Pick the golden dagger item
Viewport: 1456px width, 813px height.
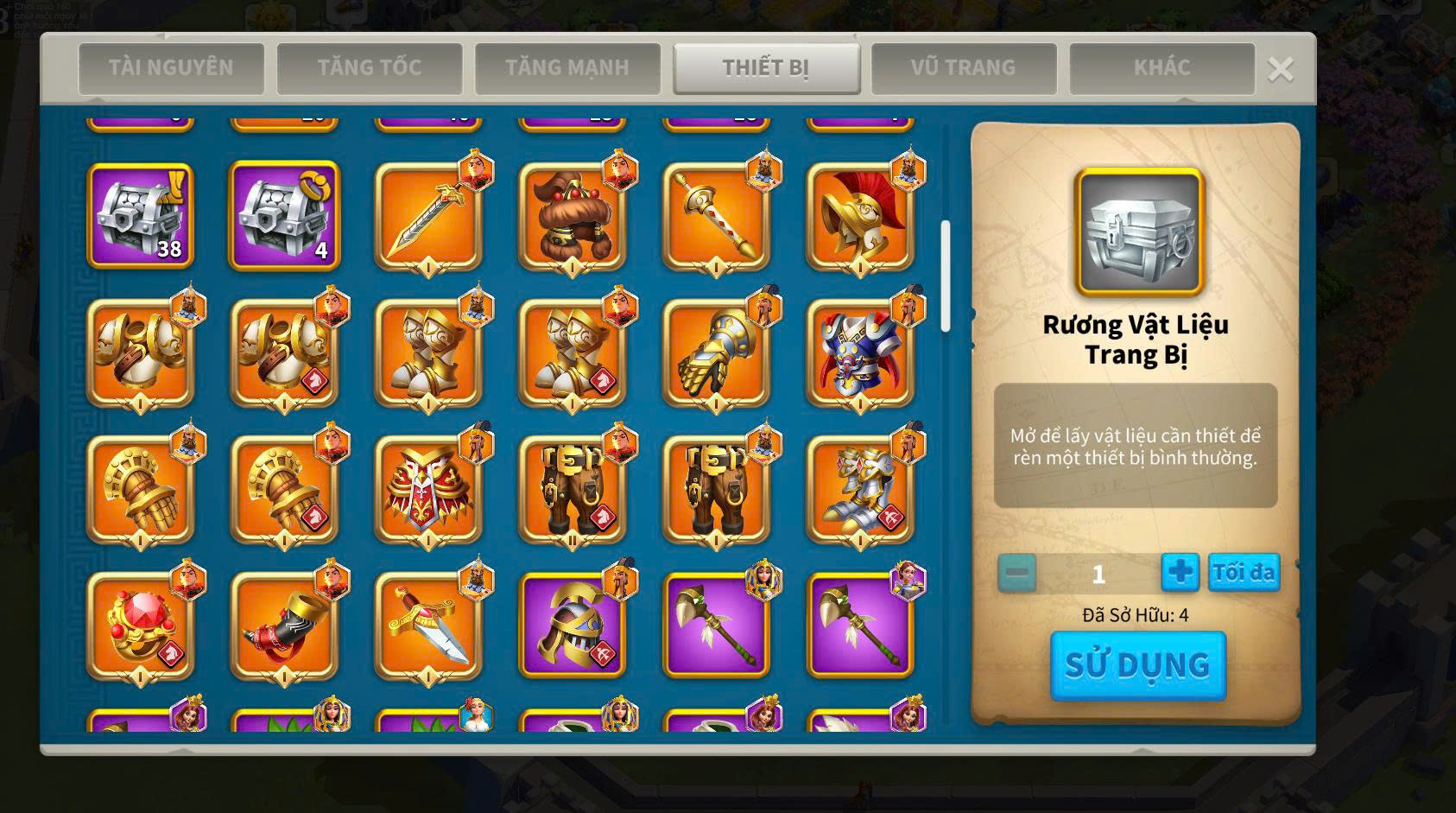[x=428, y=626]
